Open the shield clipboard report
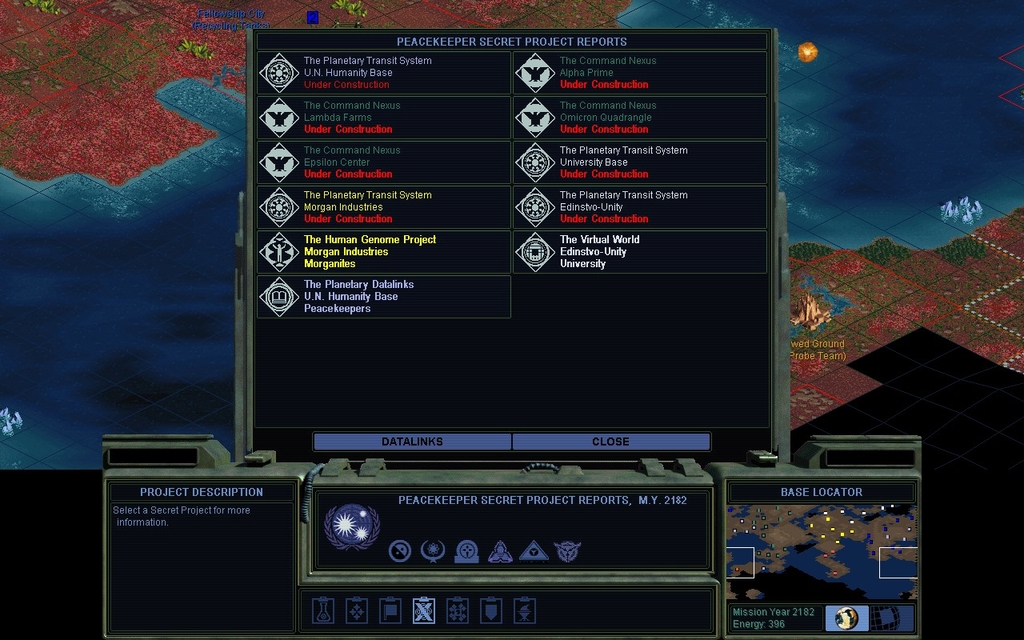This screenshot has height=640, width=1024. click(x=491, y=610)
